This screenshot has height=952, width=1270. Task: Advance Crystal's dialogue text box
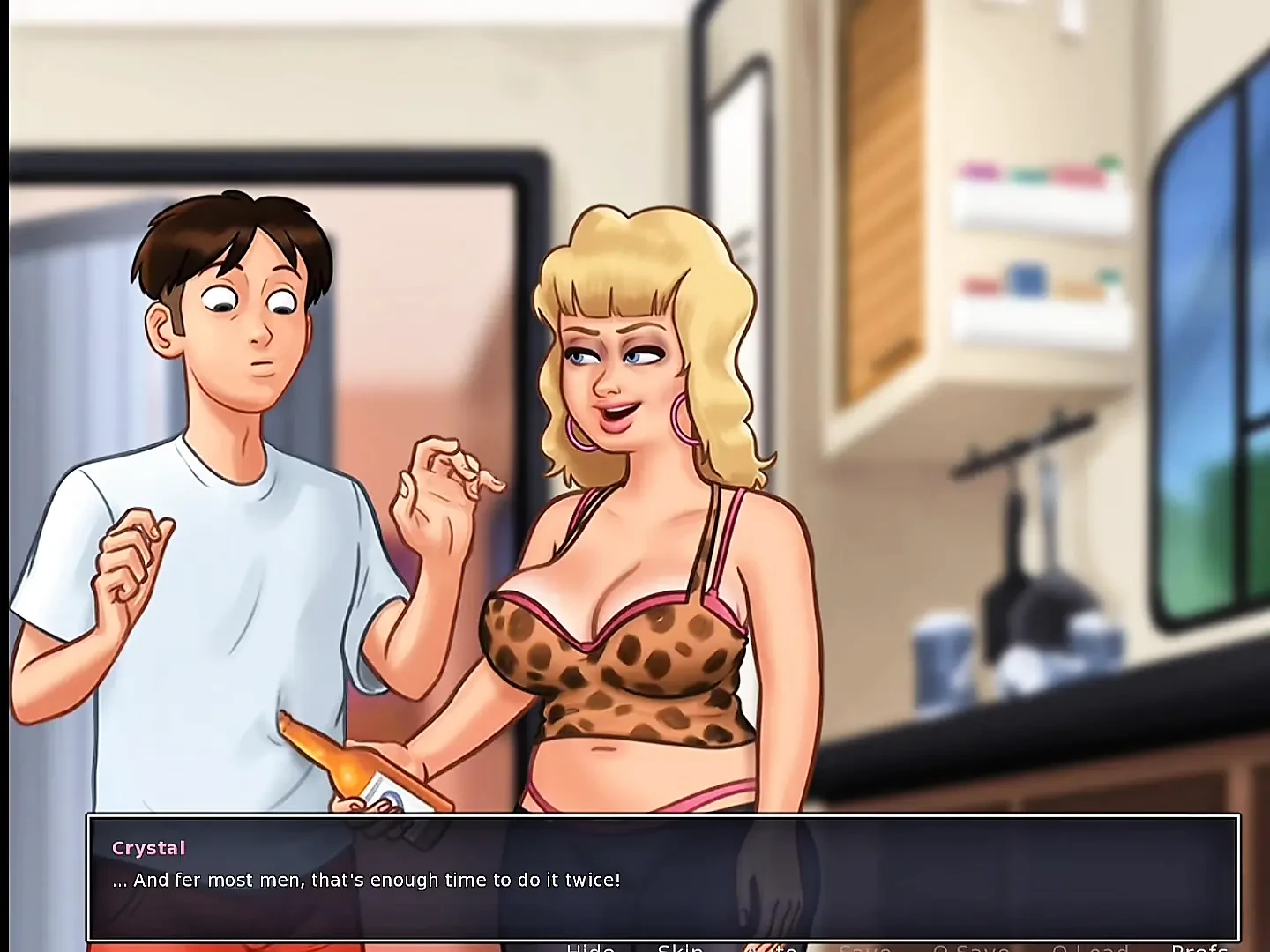coord(663,878)
